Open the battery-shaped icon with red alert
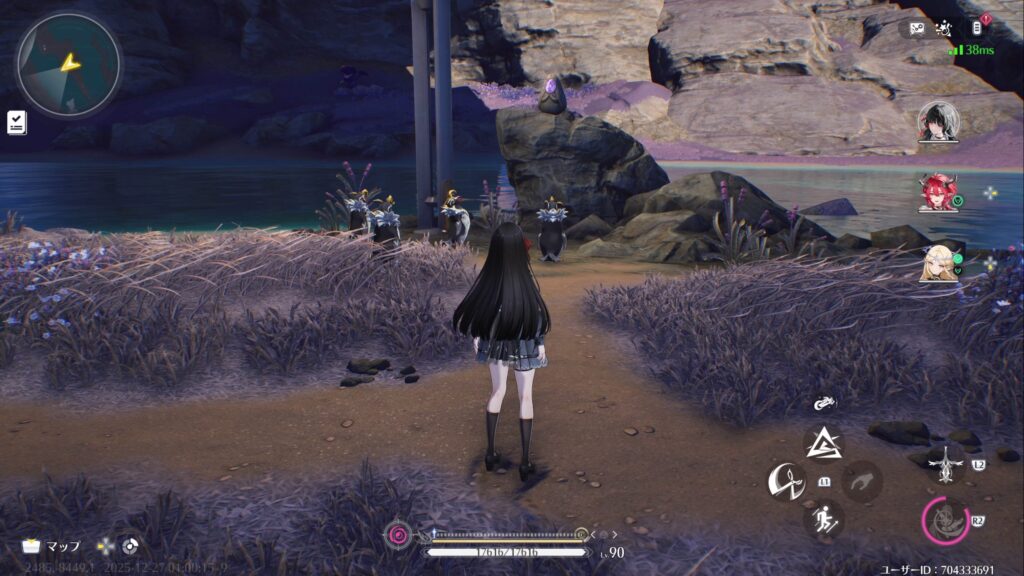 [981, 27]
